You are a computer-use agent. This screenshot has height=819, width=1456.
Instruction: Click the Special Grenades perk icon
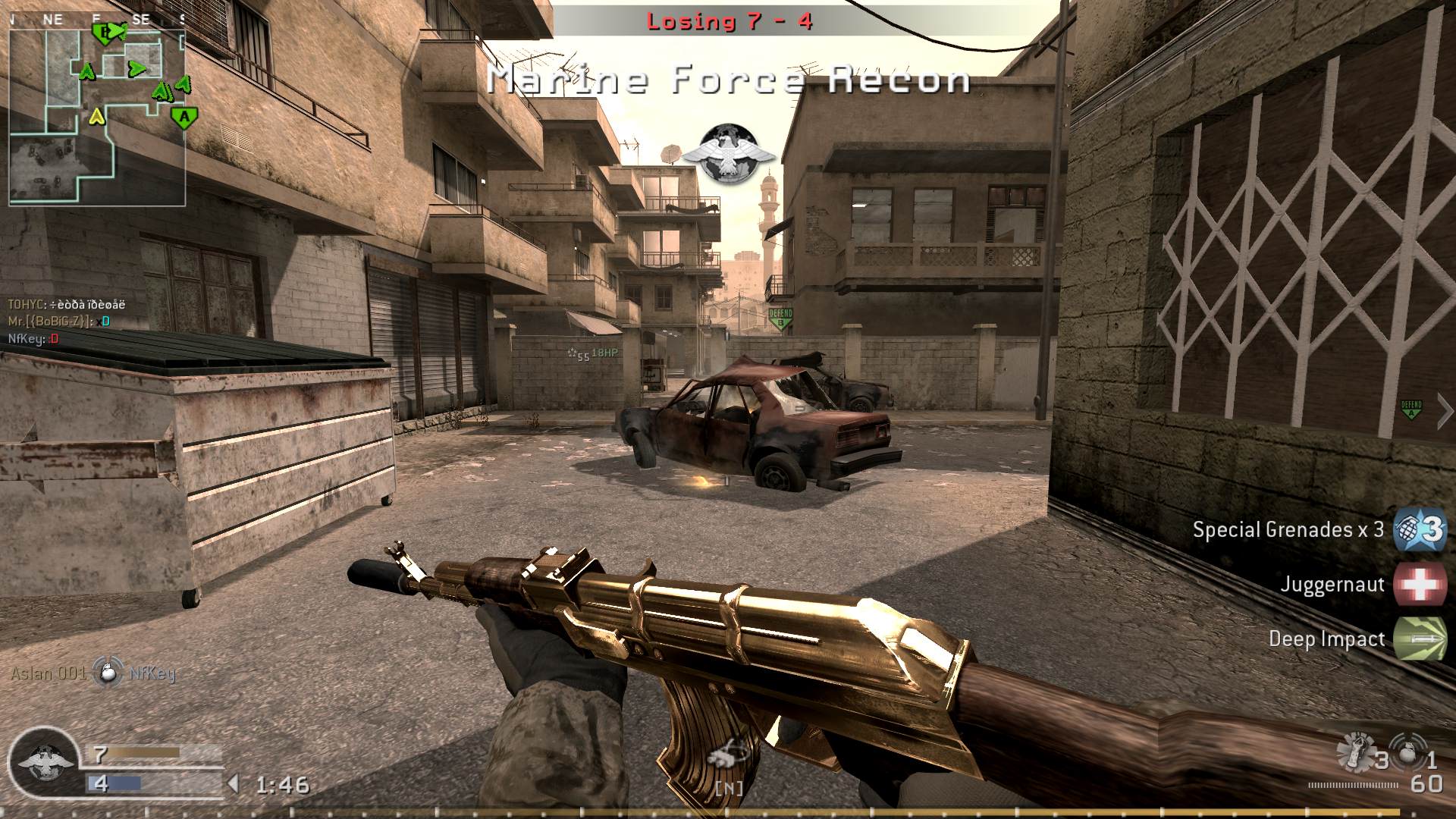coord(1417,529)
